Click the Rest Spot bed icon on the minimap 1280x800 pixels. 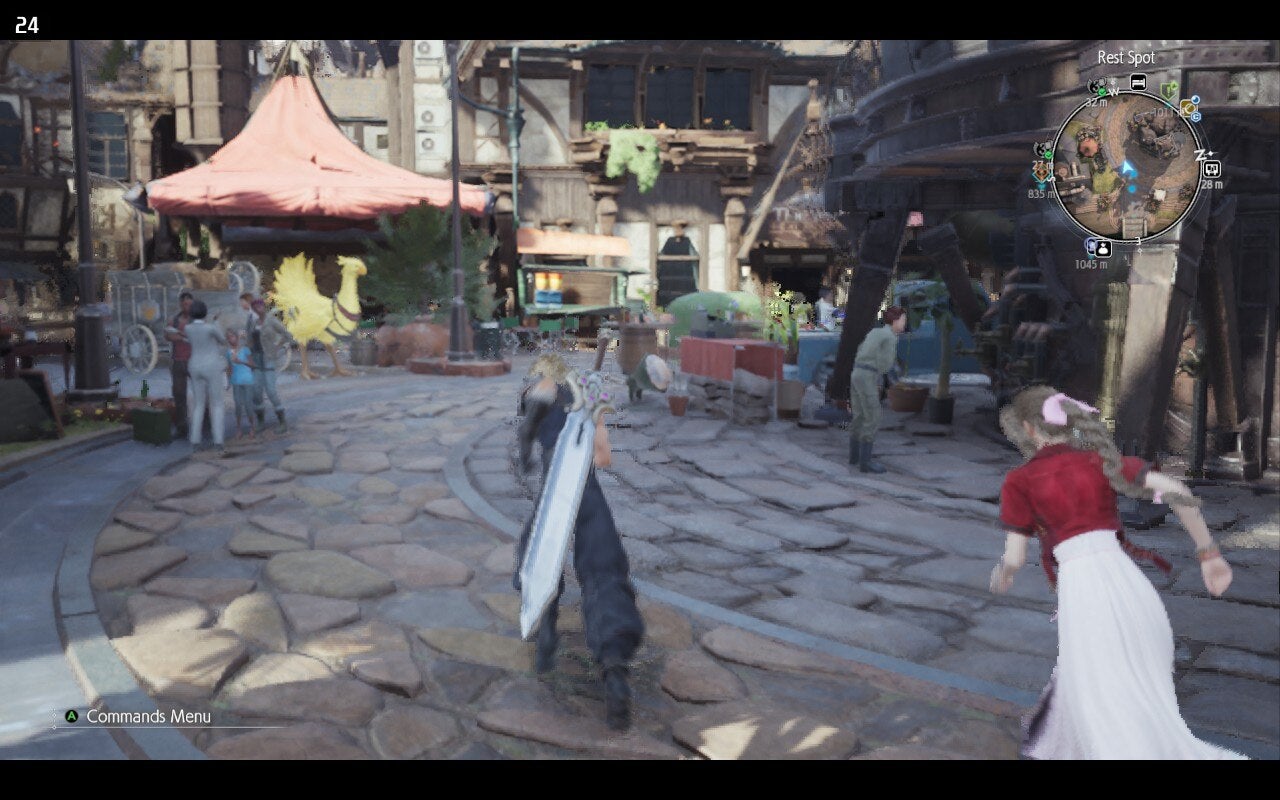pos(1140,82)
